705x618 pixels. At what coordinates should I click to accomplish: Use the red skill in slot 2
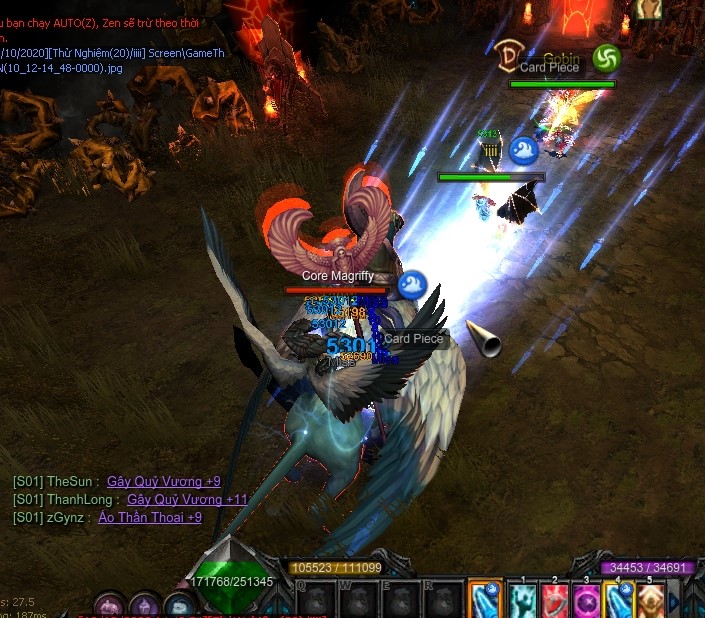pos(556,600)
